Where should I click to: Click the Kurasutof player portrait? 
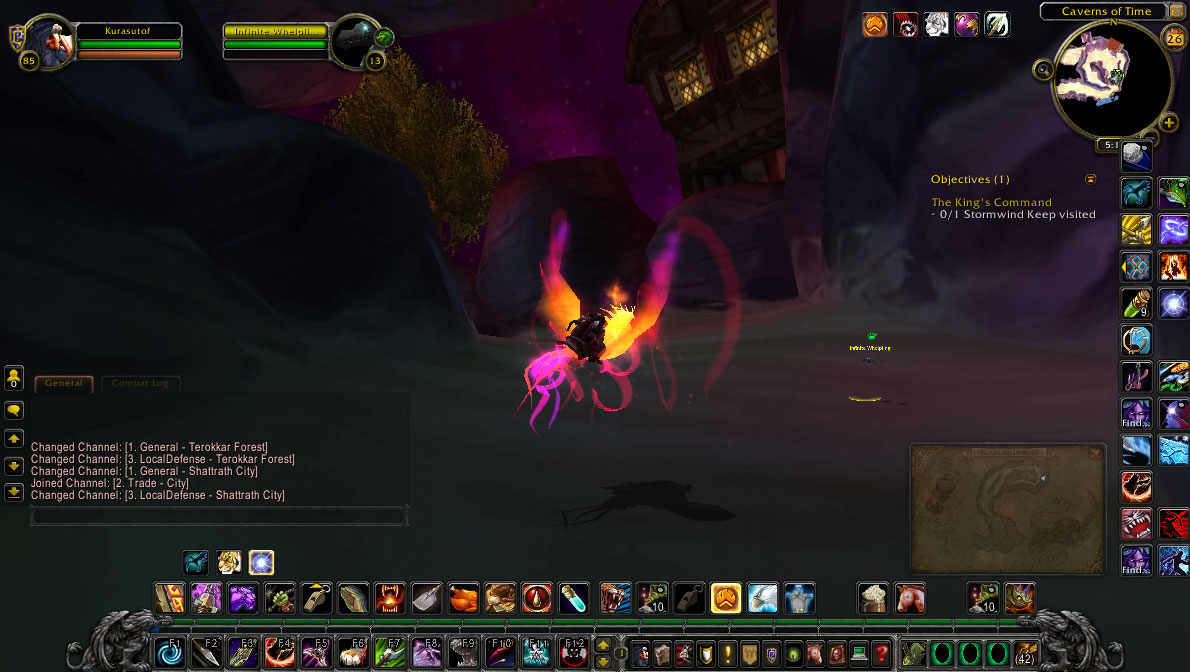pyautogui.click(x=48, y=43)
